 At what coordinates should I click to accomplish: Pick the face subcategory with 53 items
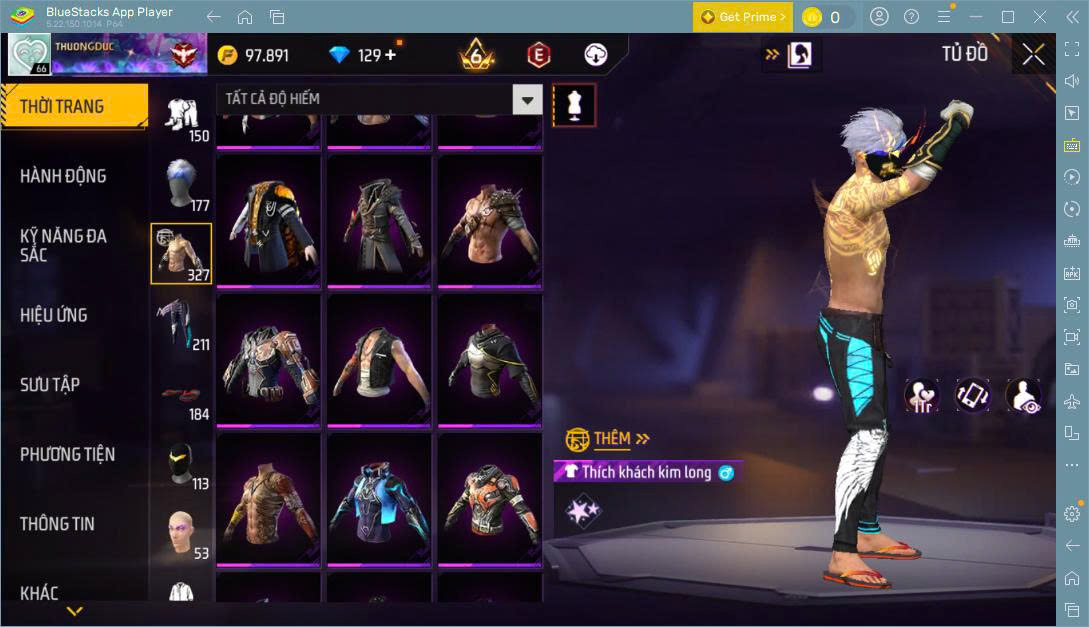(x=181, y=533)
